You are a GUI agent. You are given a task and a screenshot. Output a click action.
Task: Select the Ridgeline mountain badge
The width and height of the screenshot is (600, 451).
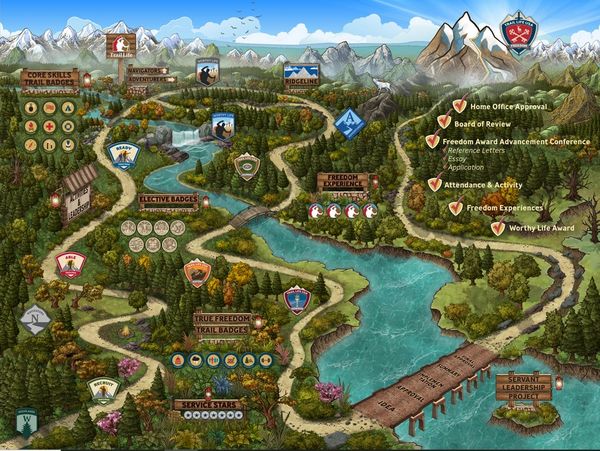[x=298, y=72]
